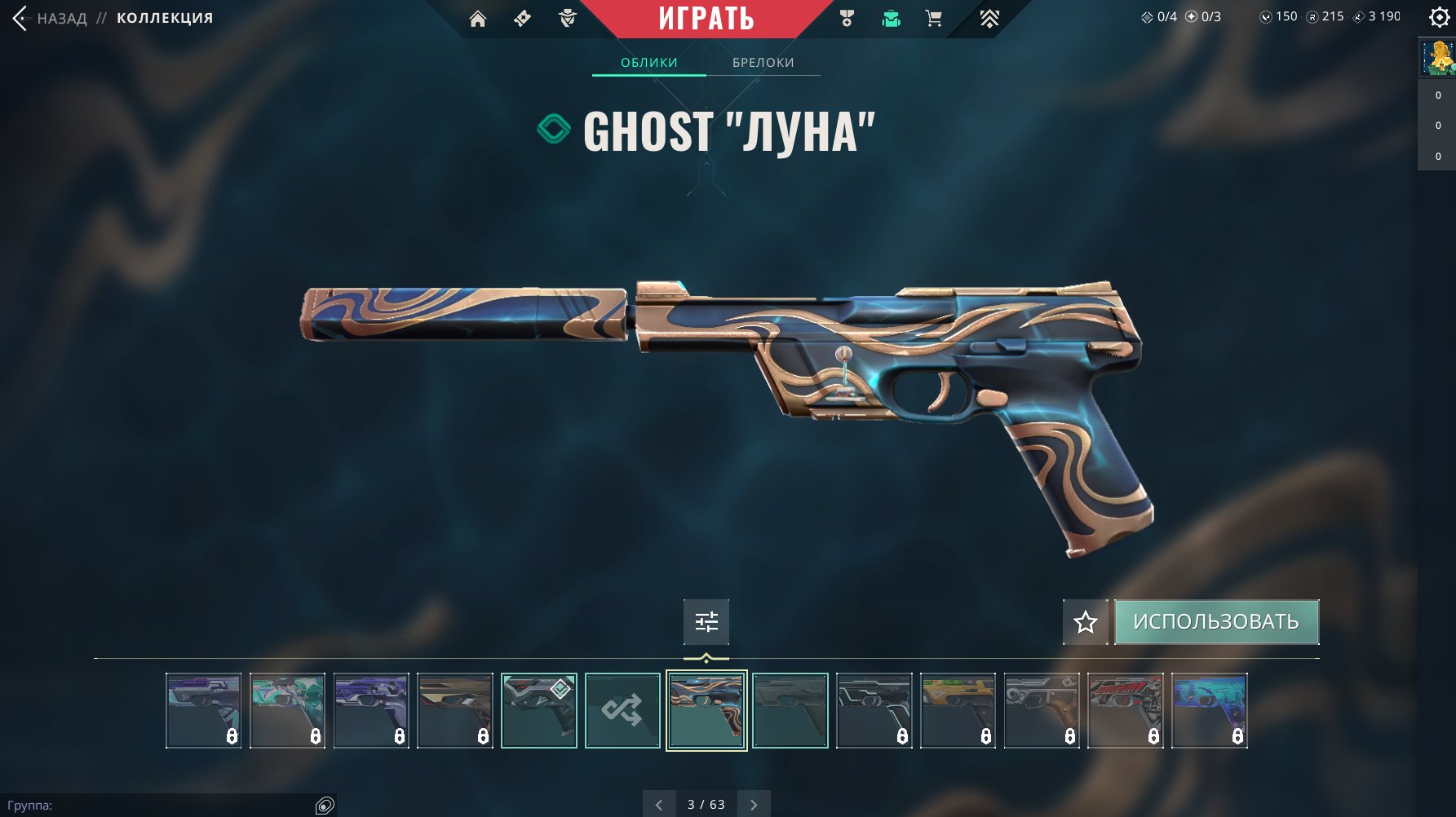Go back to the collection screen
Image resolution: width=1456 pixels, height=817 pixels.
[x=49, y=18]
